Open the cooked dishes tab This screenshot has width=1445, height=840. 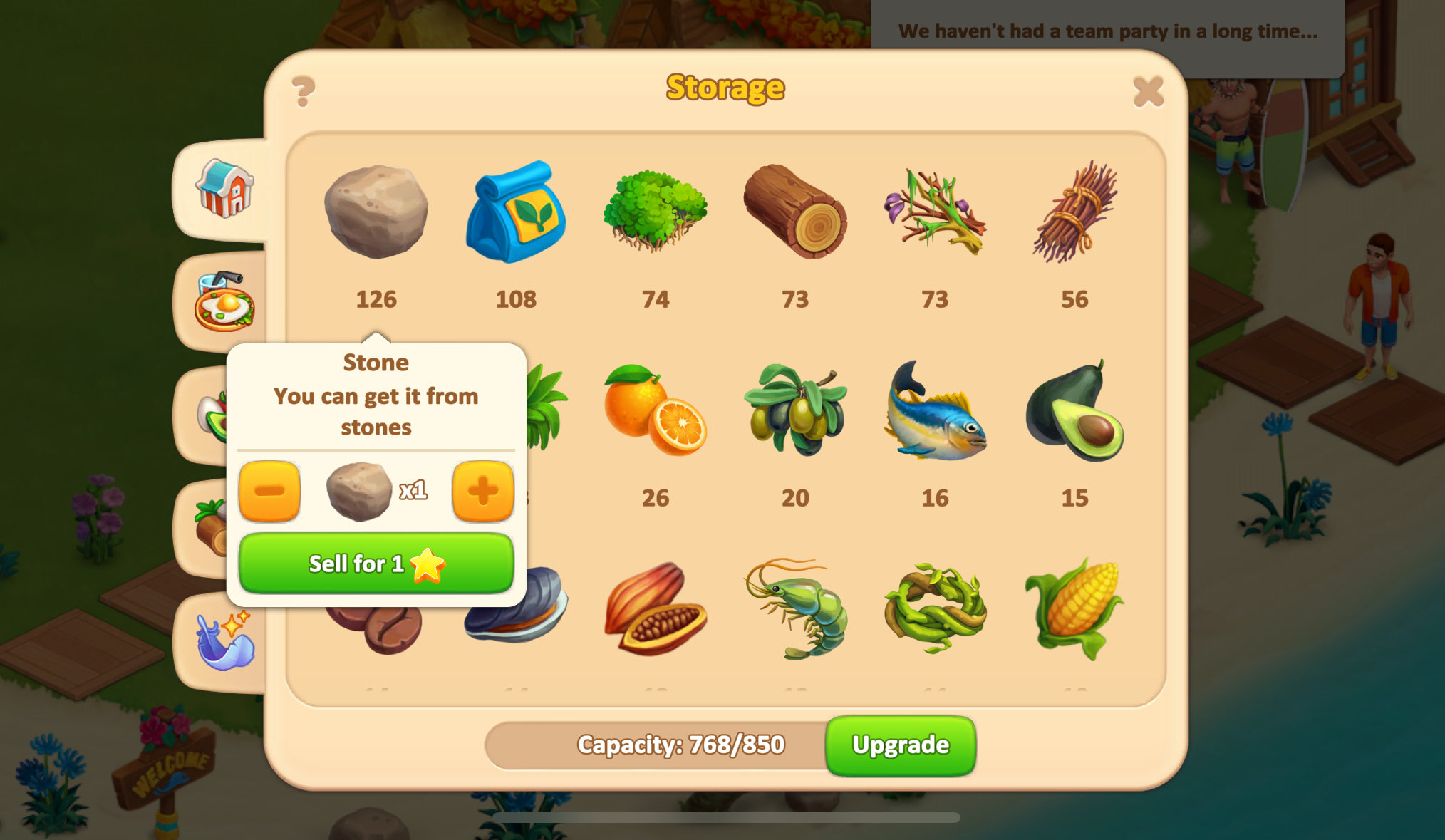coord(224,302)
